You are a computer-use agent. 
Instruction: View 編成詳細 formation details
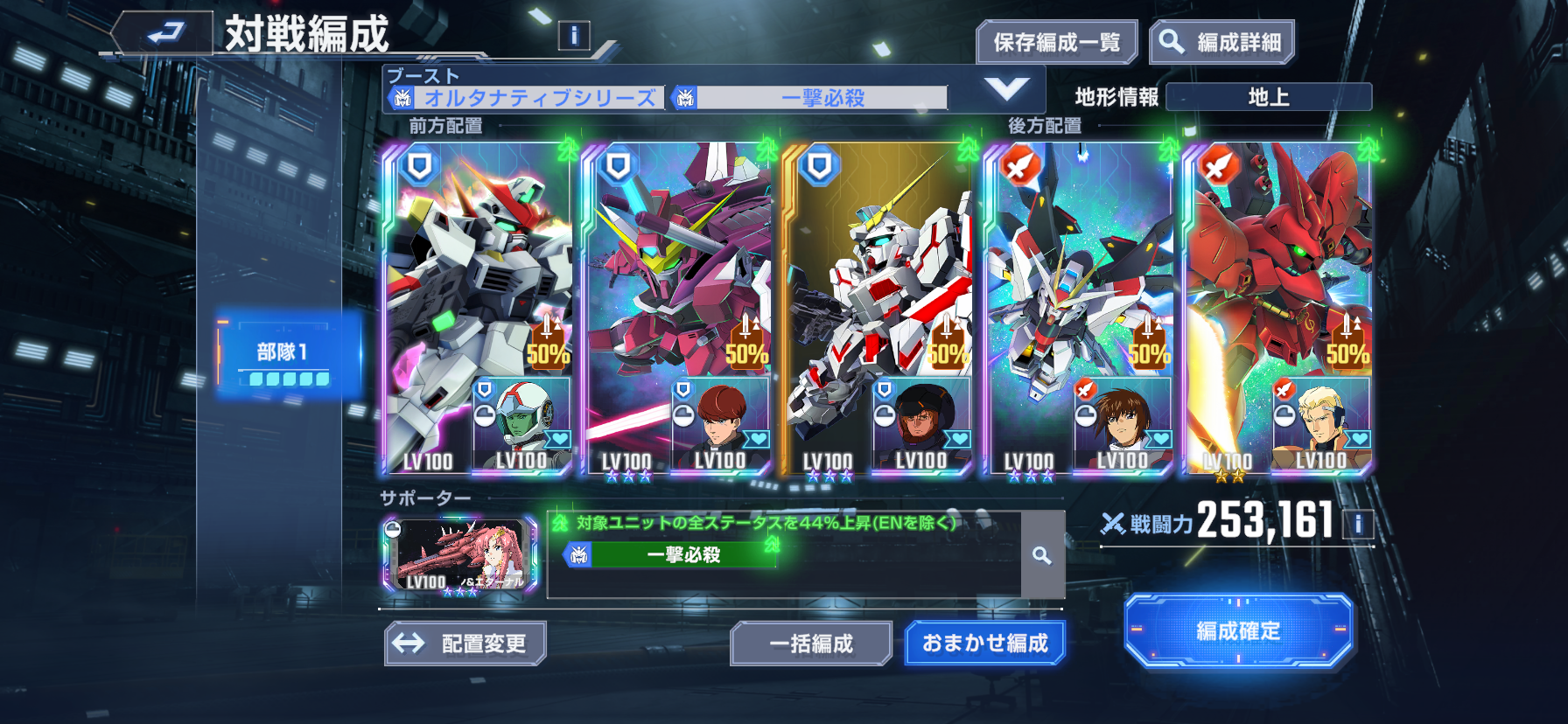1221,42
